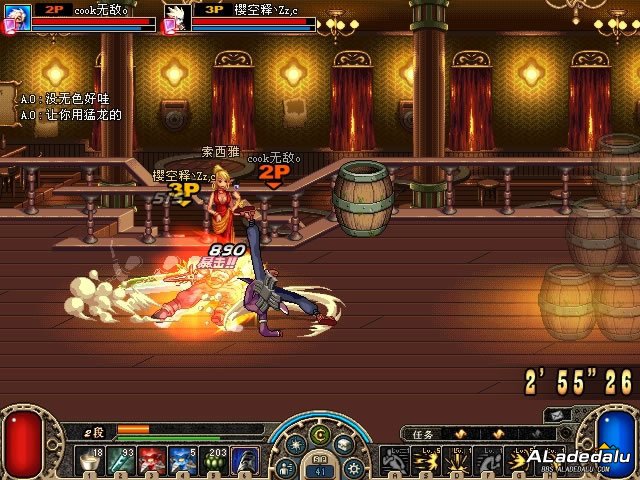
Task: Use the white bowl item in slot 1
Action: [x=91, y=461]
